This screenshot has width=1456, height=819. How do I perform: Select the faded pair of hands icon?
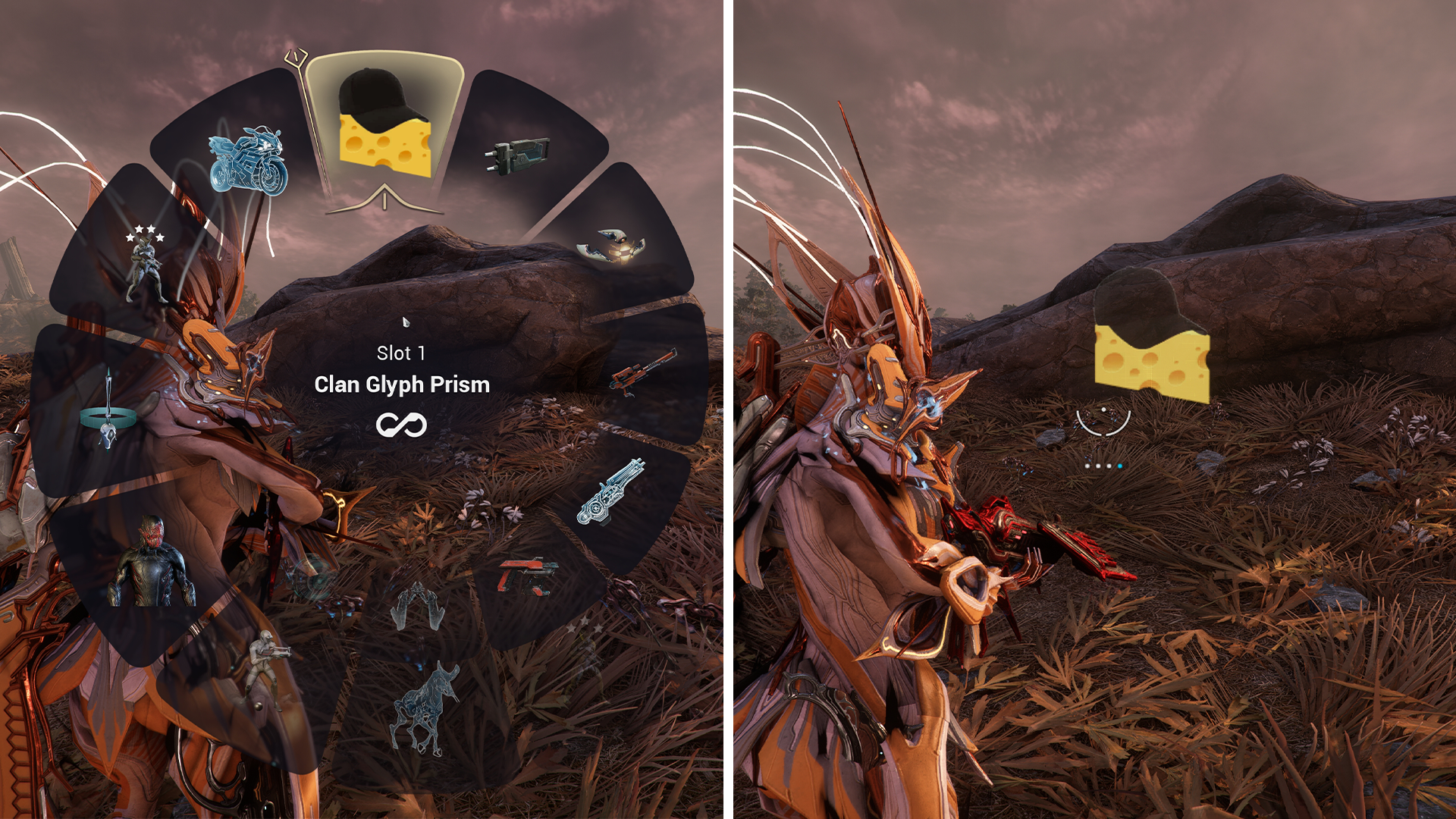417,607
